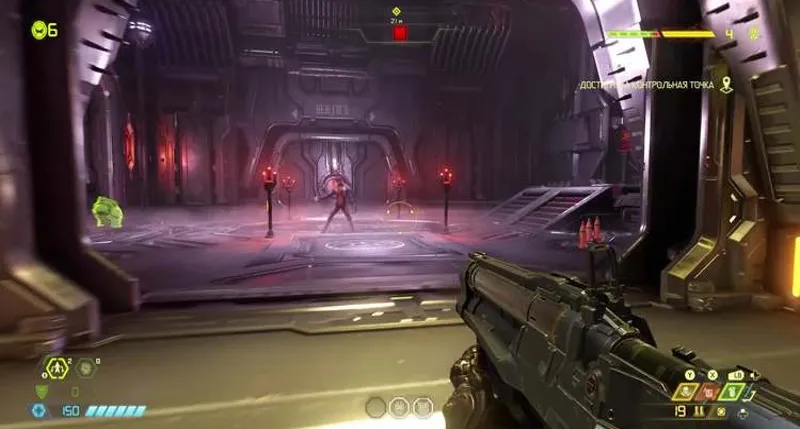This screenshot has height=429, width=800.
Task: Click the yellow skull weapon ability icon
Action: tap(686, 392)
